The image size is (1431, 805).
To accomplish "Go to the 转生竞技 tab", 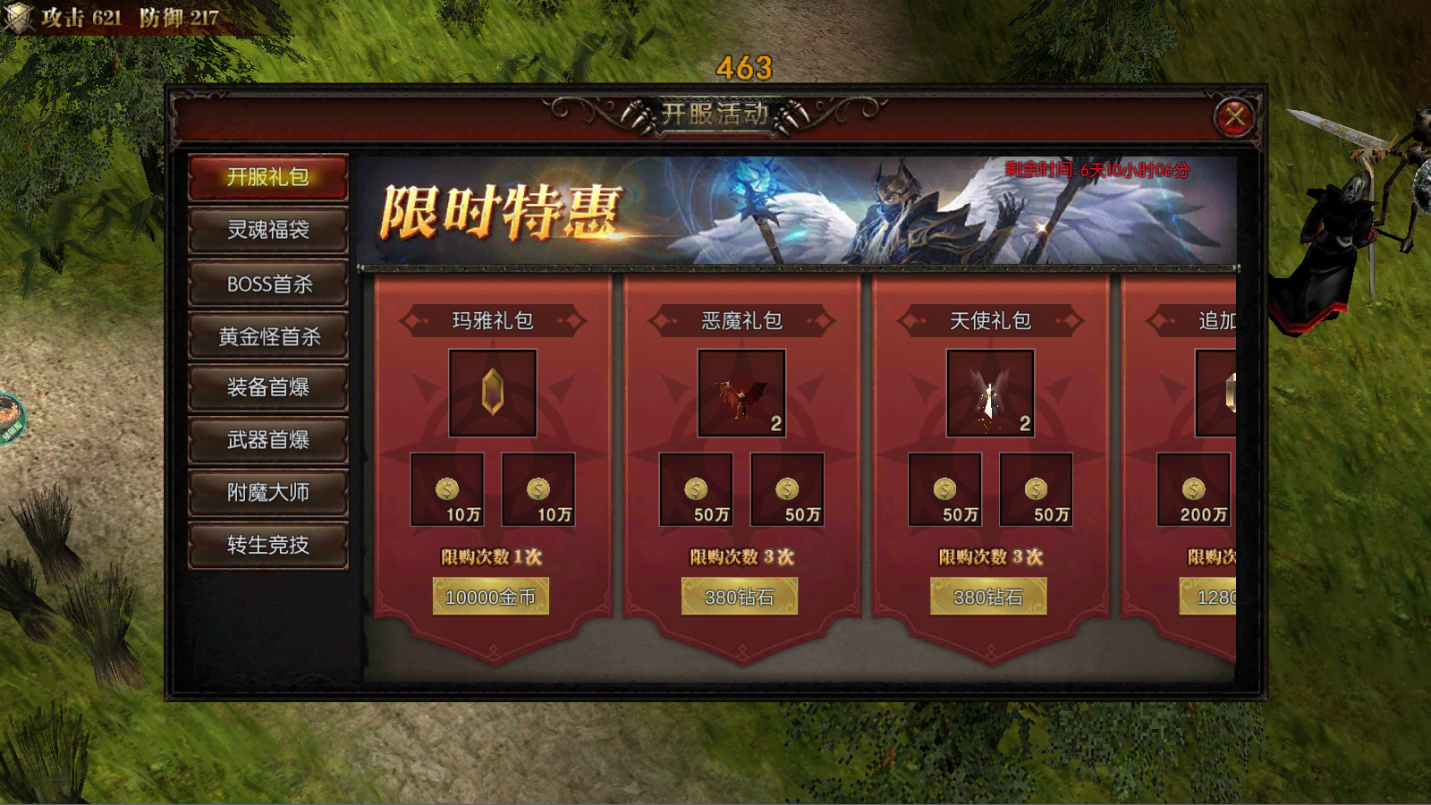I will (x=268, y=546).
